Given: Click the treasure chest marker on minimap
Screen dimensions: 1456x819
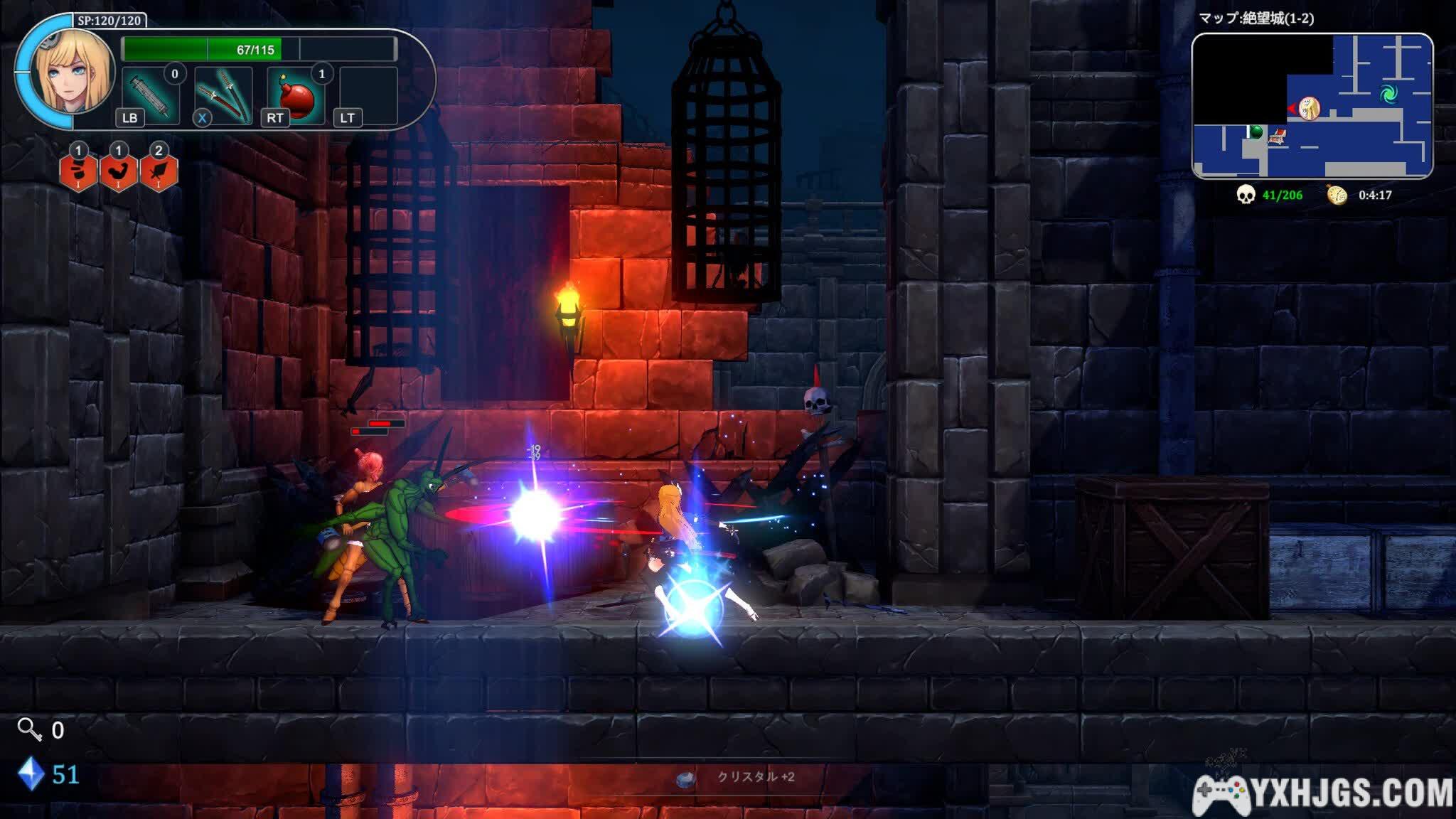Looking at the screenshot, I should coord(1278,136).
